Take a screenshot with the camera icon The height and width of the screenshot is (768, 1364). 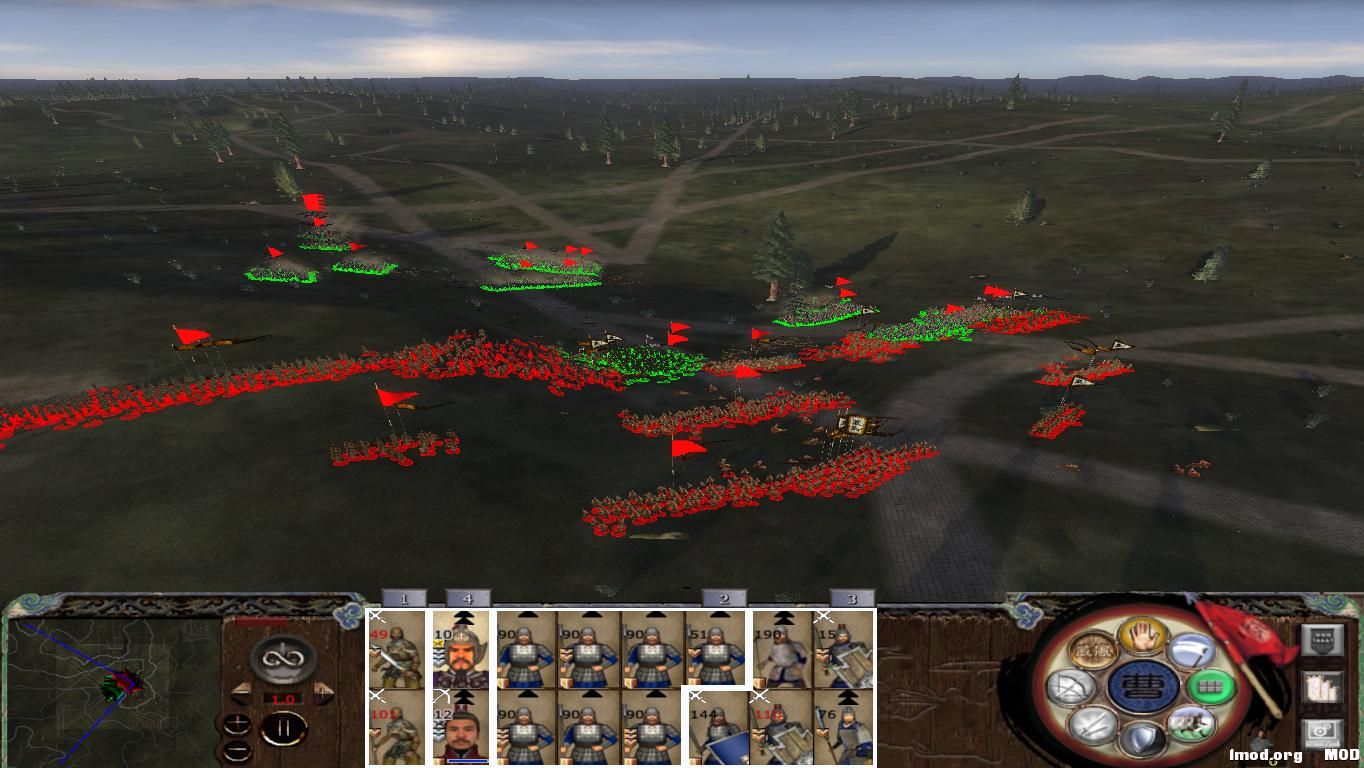click(x=1321, y=731)
